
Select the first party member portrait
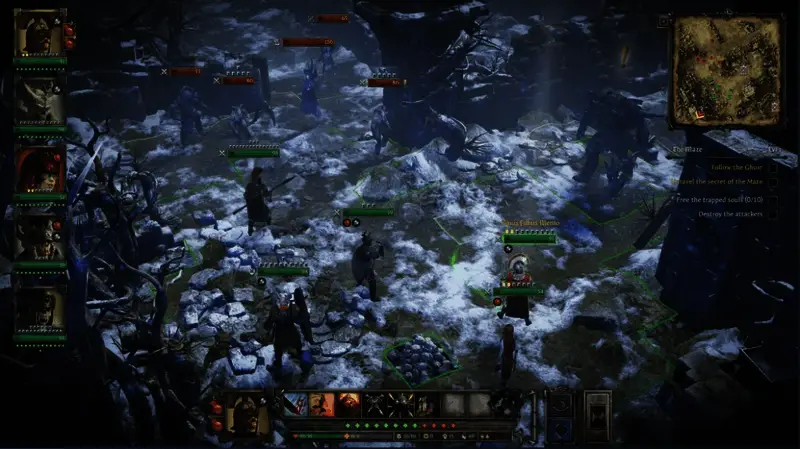(40, 33)
